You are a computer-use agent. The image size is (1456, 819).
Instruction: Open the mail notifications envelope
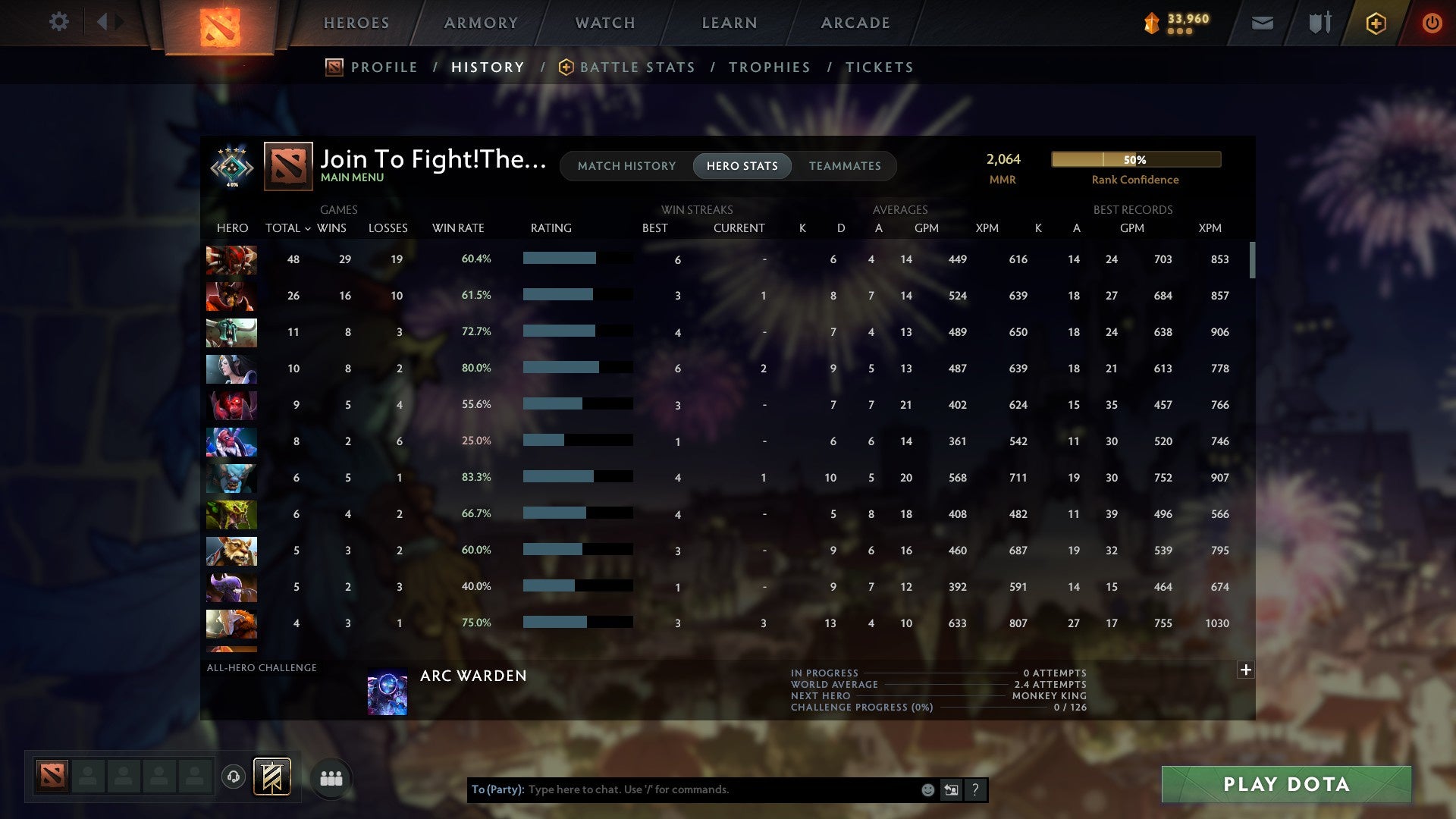pyautogui.click(x=1262, y=23)
